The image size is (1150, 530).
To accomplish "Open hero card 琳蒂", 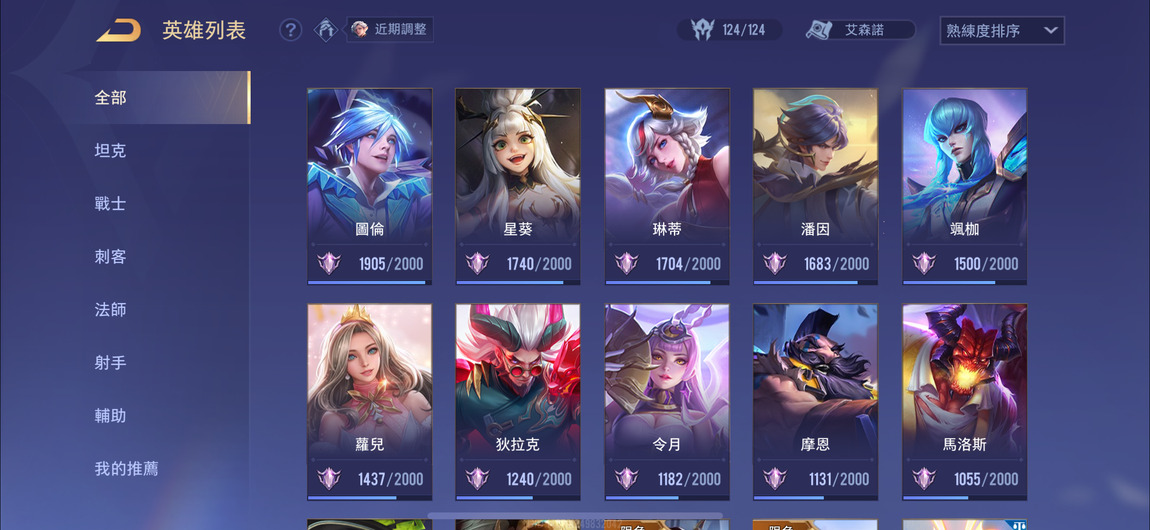I will [667, 185].
